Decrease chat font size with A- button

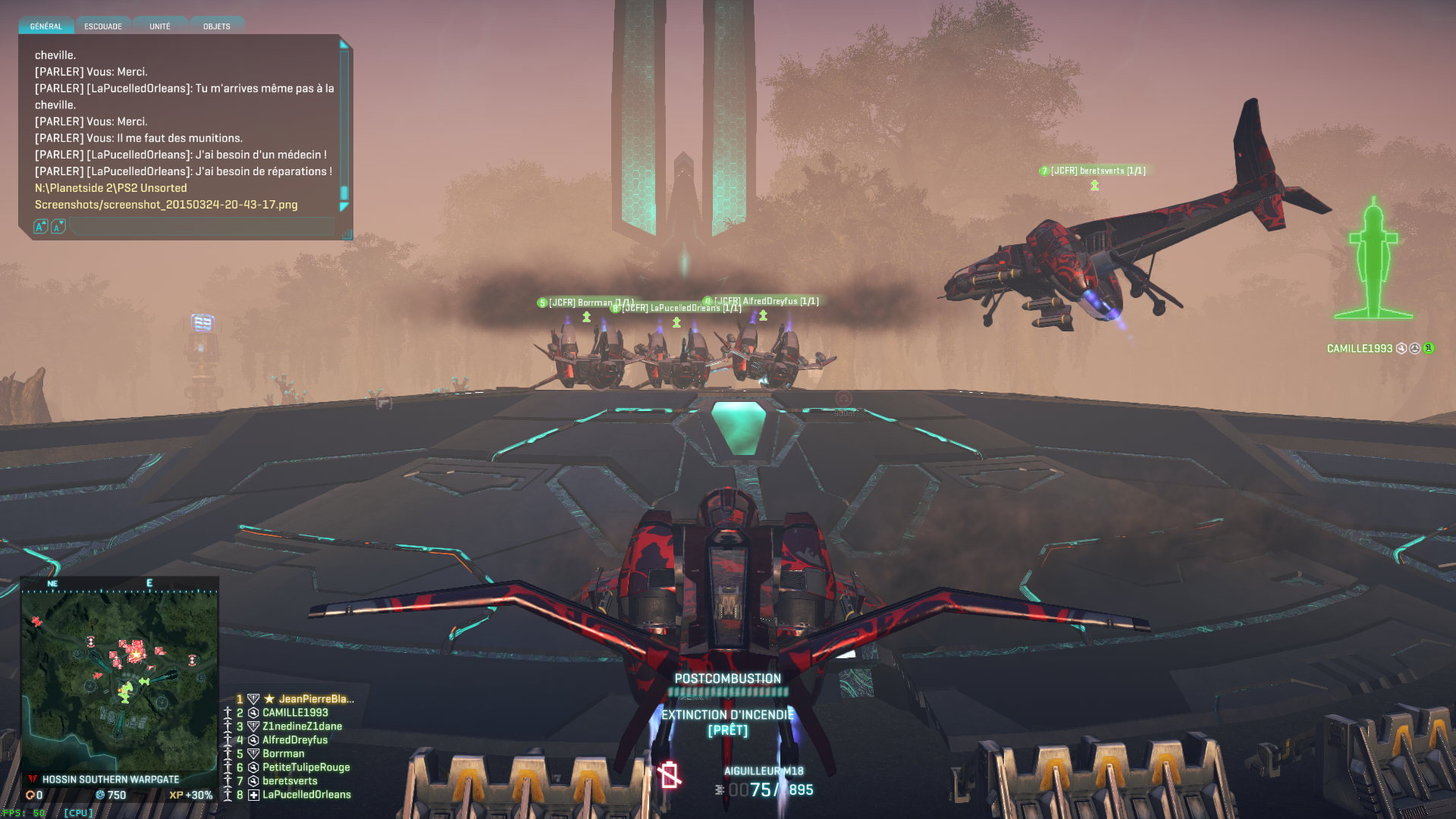tap(58, 227)
